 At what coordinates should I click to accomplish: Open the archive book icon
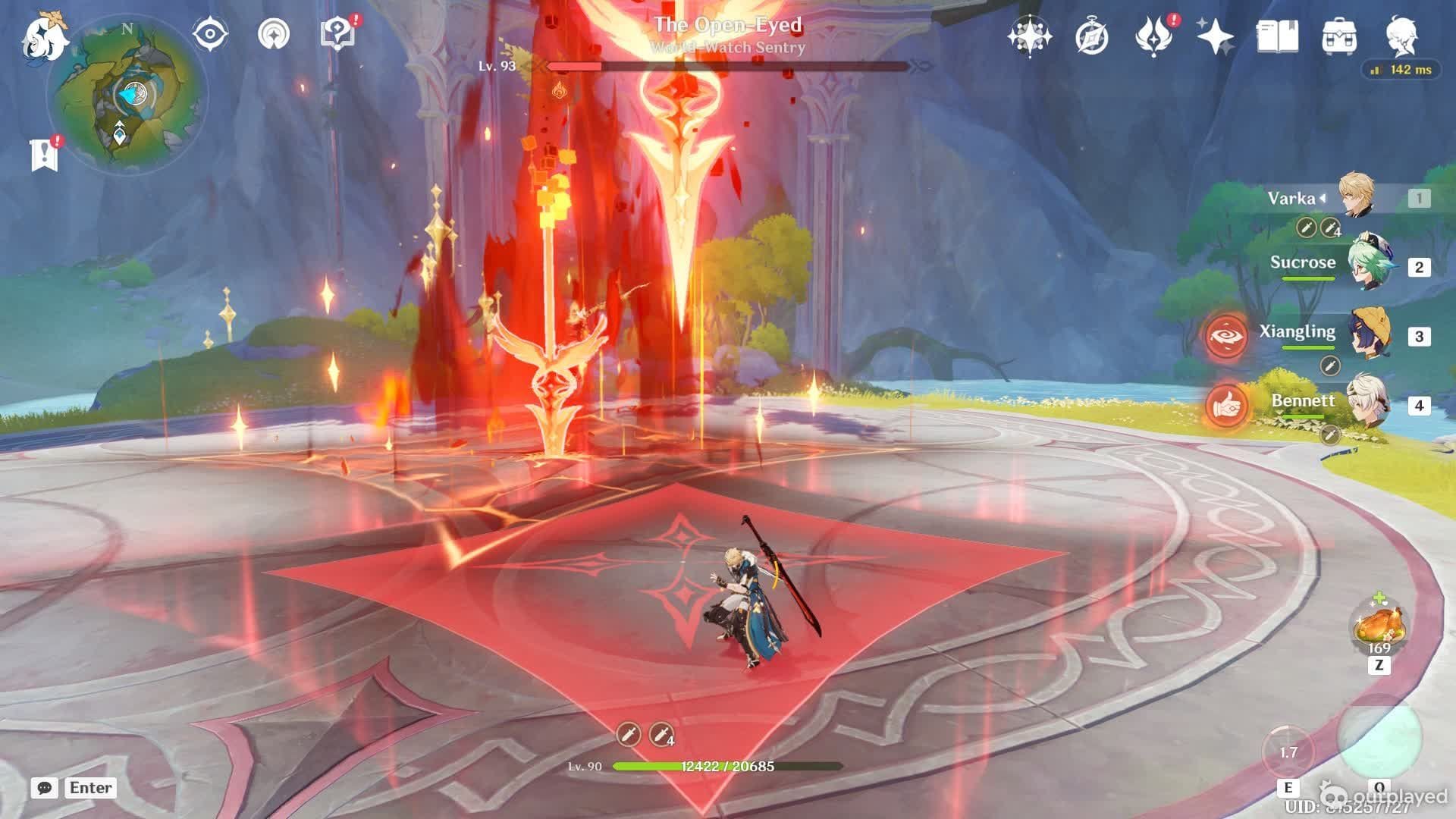(1277, 36)
